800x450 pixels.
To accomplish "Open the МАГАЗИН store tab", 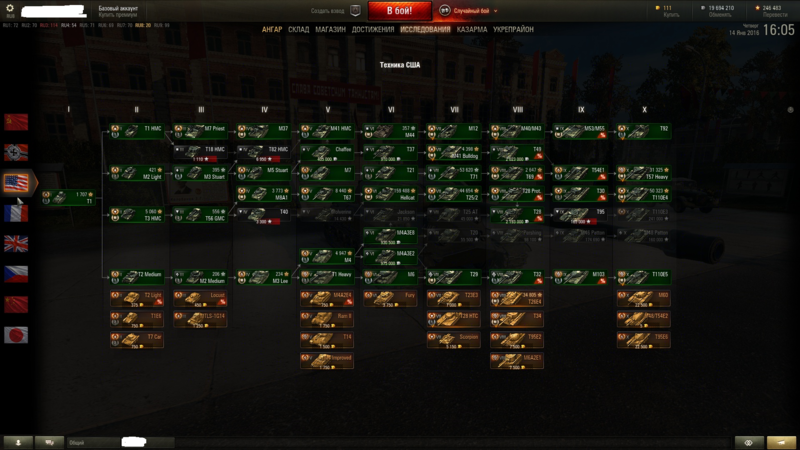I will (331, 30).
